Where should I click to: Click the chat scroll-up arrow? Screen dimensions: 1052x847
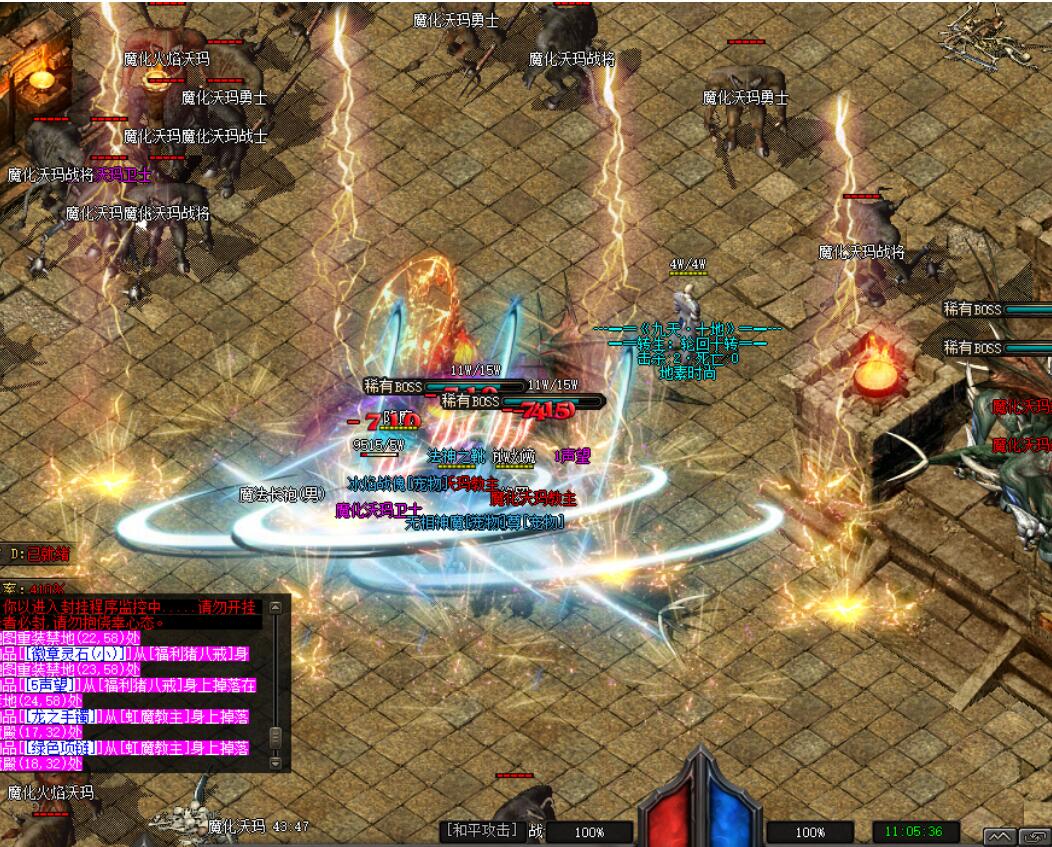(276, 607)
